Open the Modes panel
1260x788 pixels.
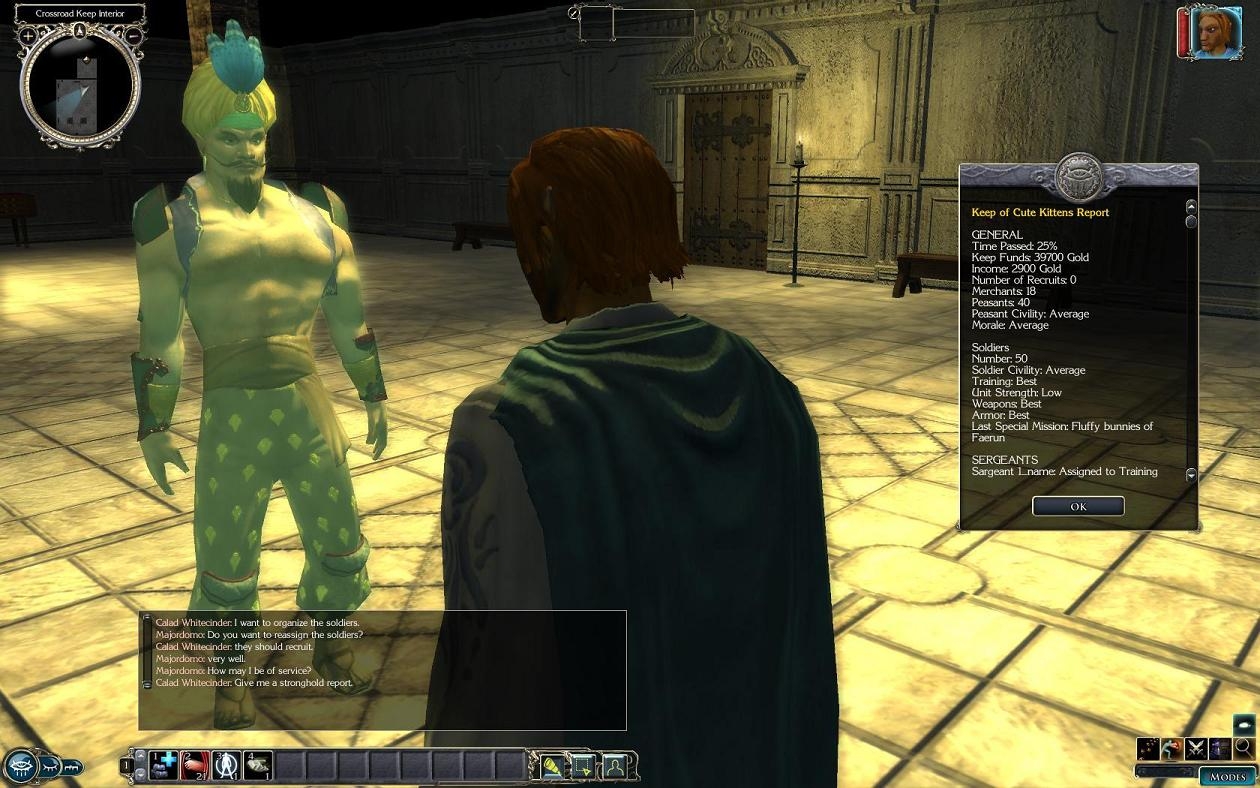[1227, 776]
